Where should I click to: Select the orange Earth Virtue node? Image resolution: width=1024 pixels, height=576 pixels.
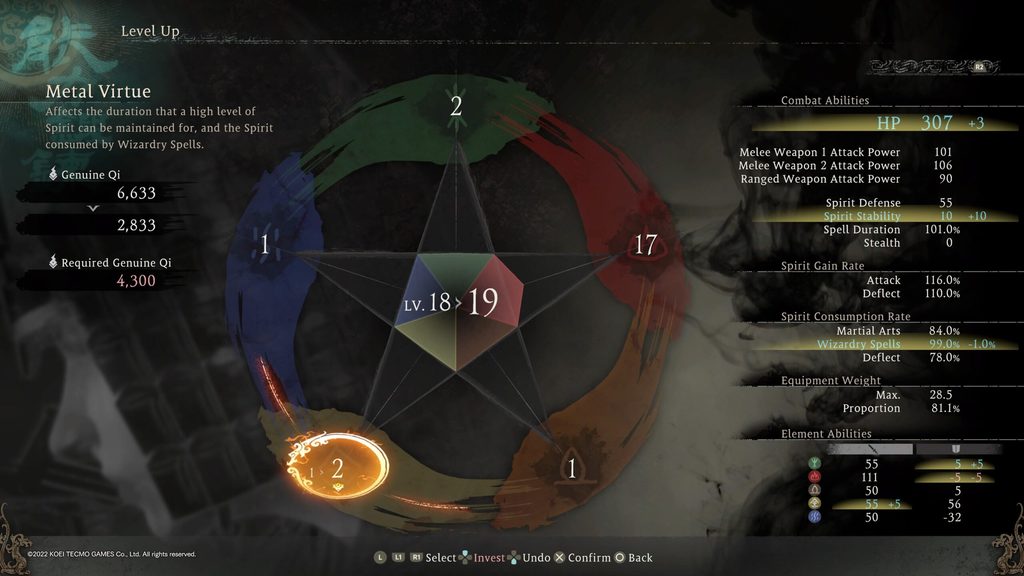tap(572, 468)
